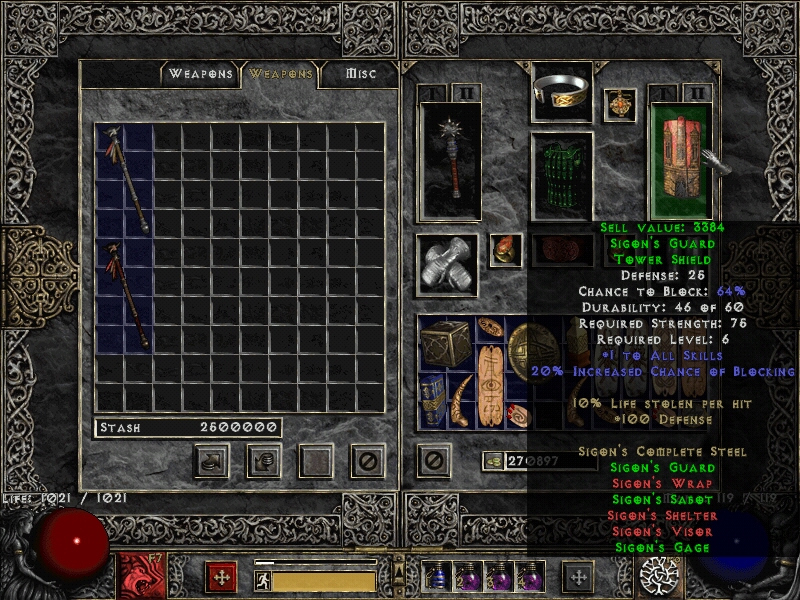Pick up the ring beside the gauntlets
This screenshot has width=800, height=600.
504,249
